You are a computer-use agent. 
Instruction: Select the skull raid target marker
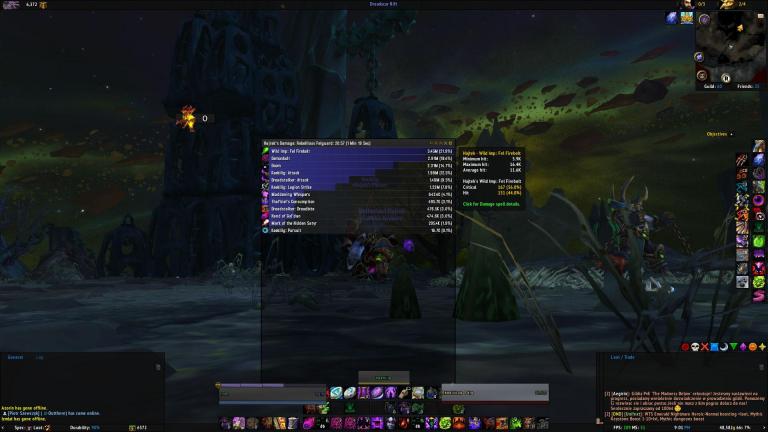click(x=695, y=346)
